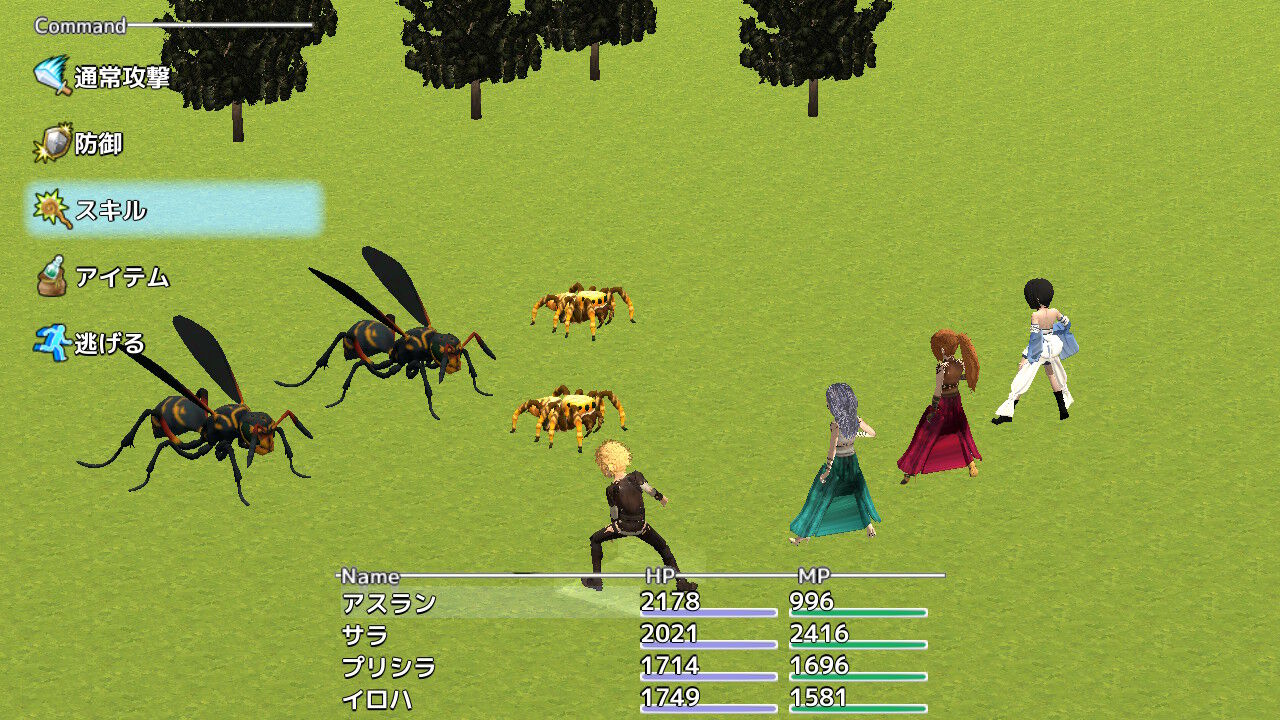This screenshot has width=1280, height=720.
Task: Select the sparkle wand icon for スキル
Action: point(50,206)
